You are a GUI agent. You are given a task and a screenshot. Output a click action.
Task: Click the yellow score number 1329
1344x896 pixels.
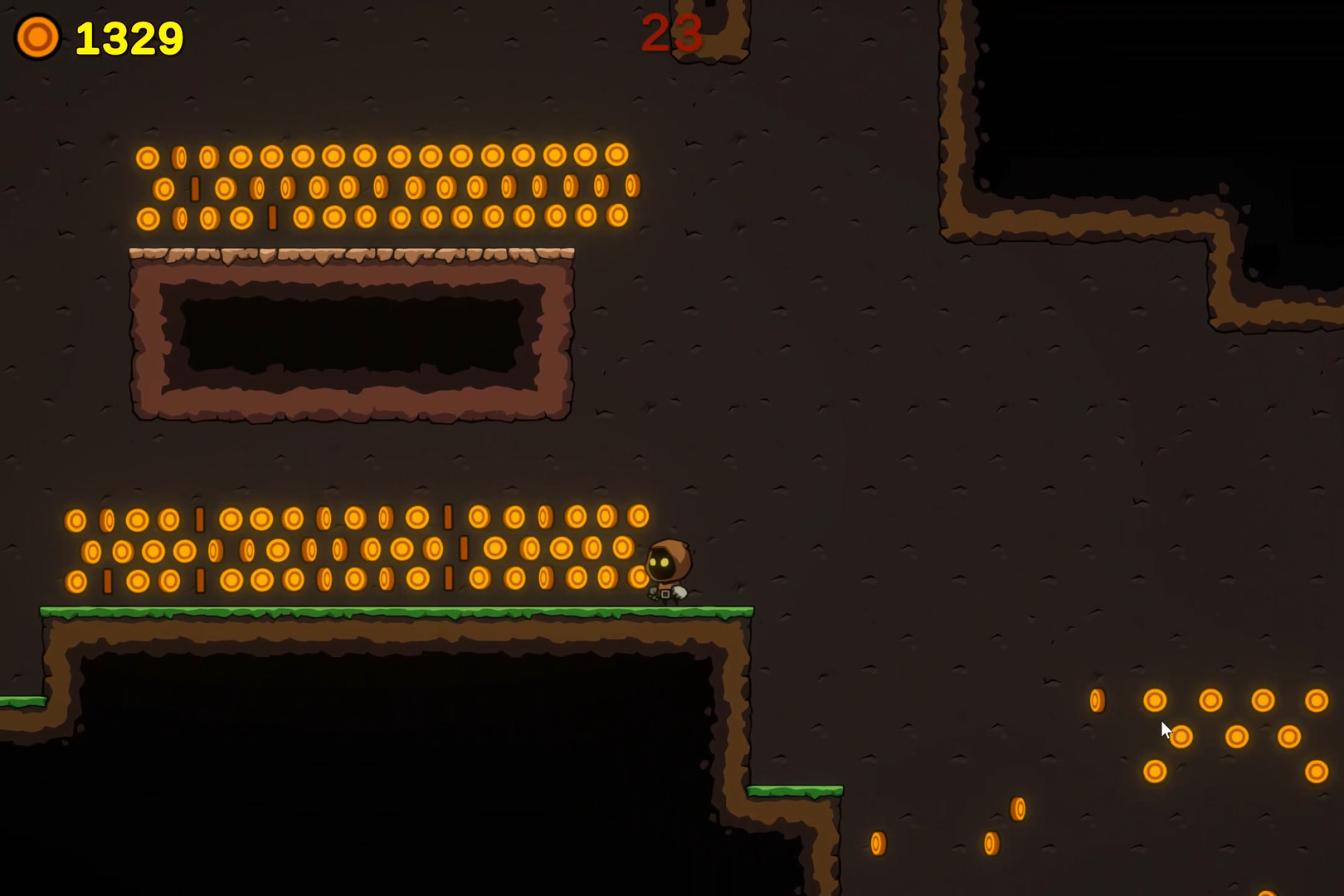(x=129, y=37)
